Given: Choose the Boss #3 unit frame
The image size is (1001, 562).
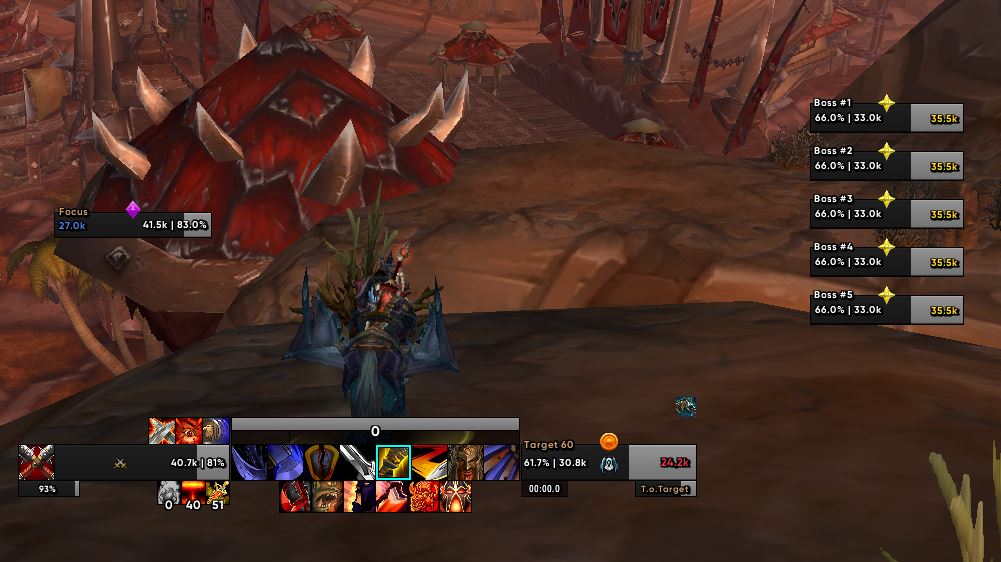Looking at the screenshot, I should [x=886, y=214].
